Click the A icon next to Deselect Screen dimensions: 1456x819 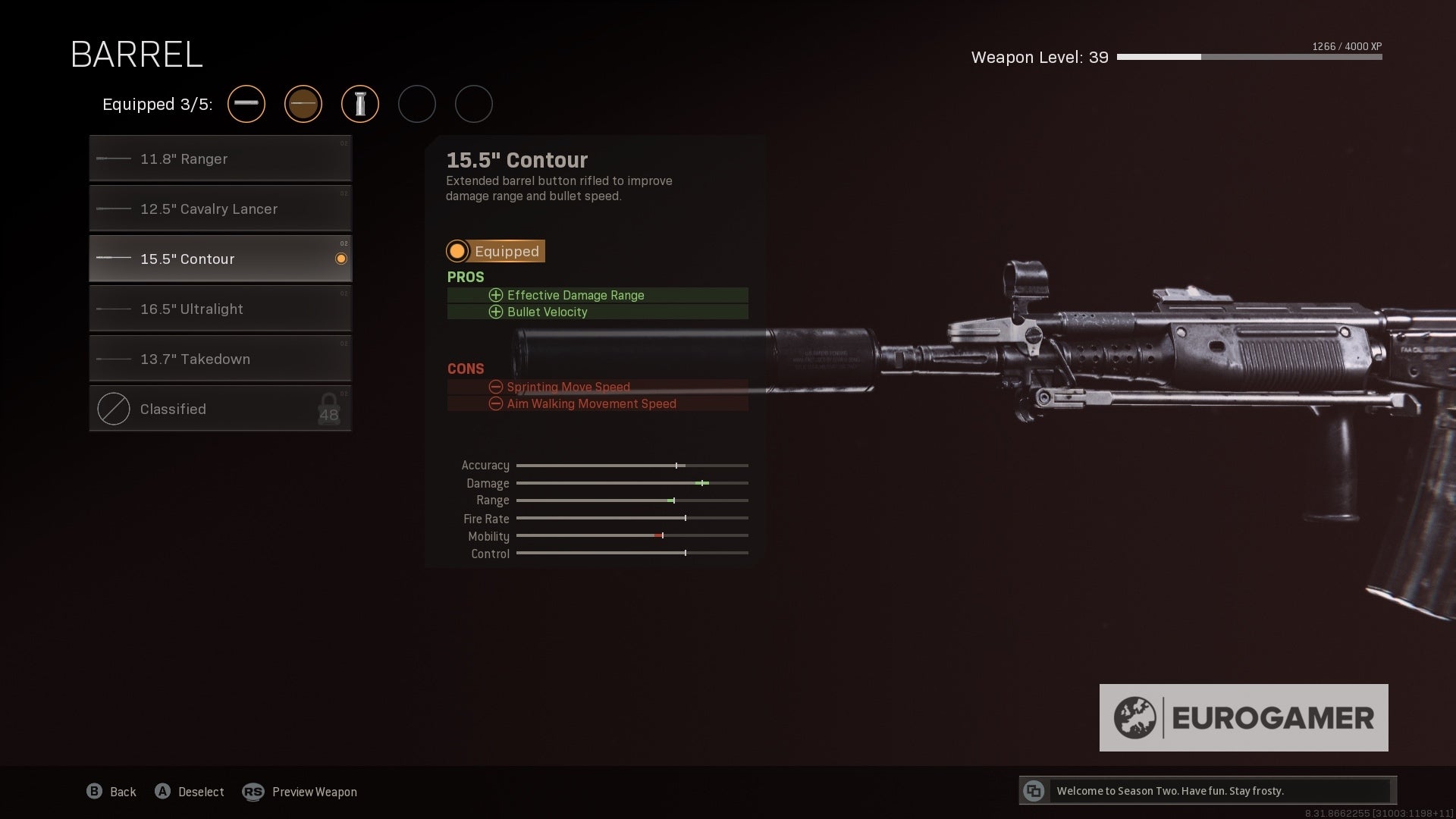(162, 791)
